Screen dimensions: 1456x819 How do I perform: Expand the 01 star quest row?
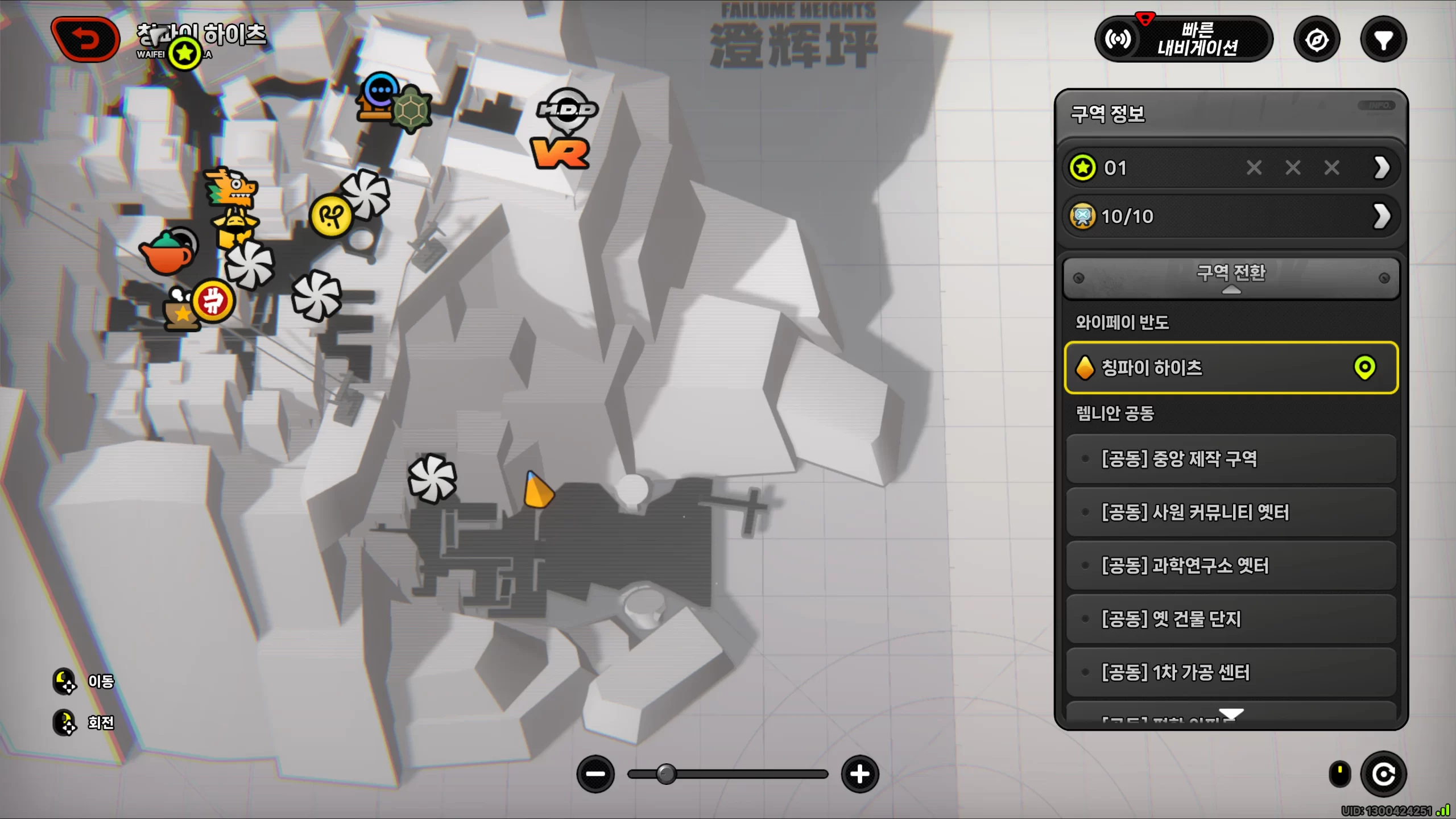click(1381, 168)
